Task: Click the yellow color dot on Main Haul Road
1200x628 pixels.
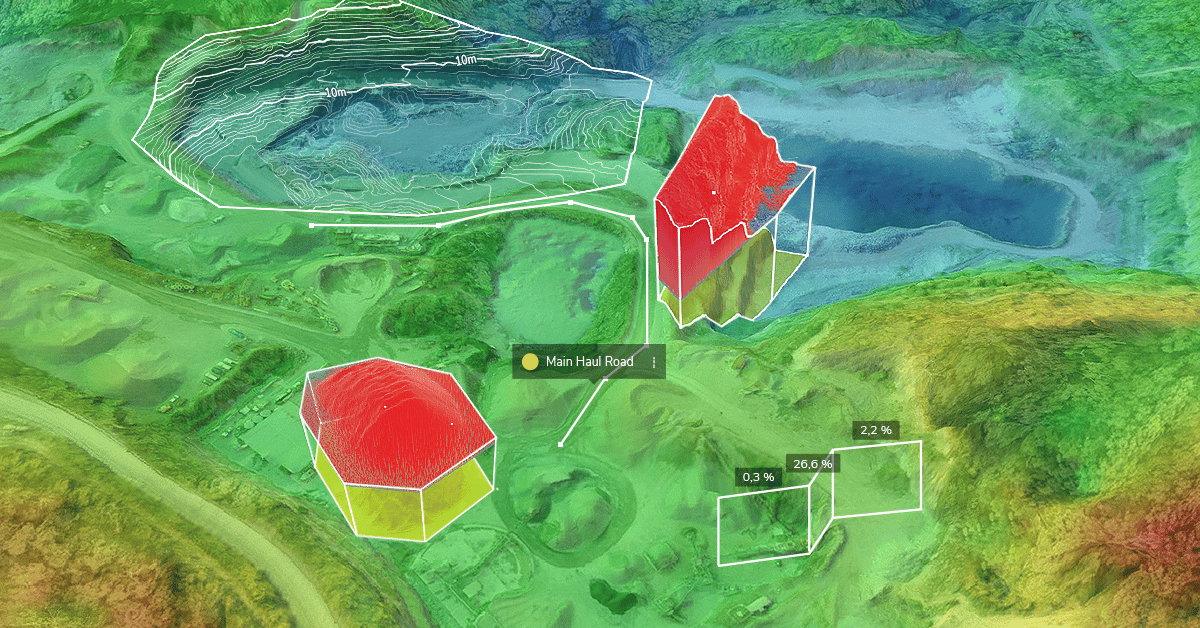Action: 531,362
